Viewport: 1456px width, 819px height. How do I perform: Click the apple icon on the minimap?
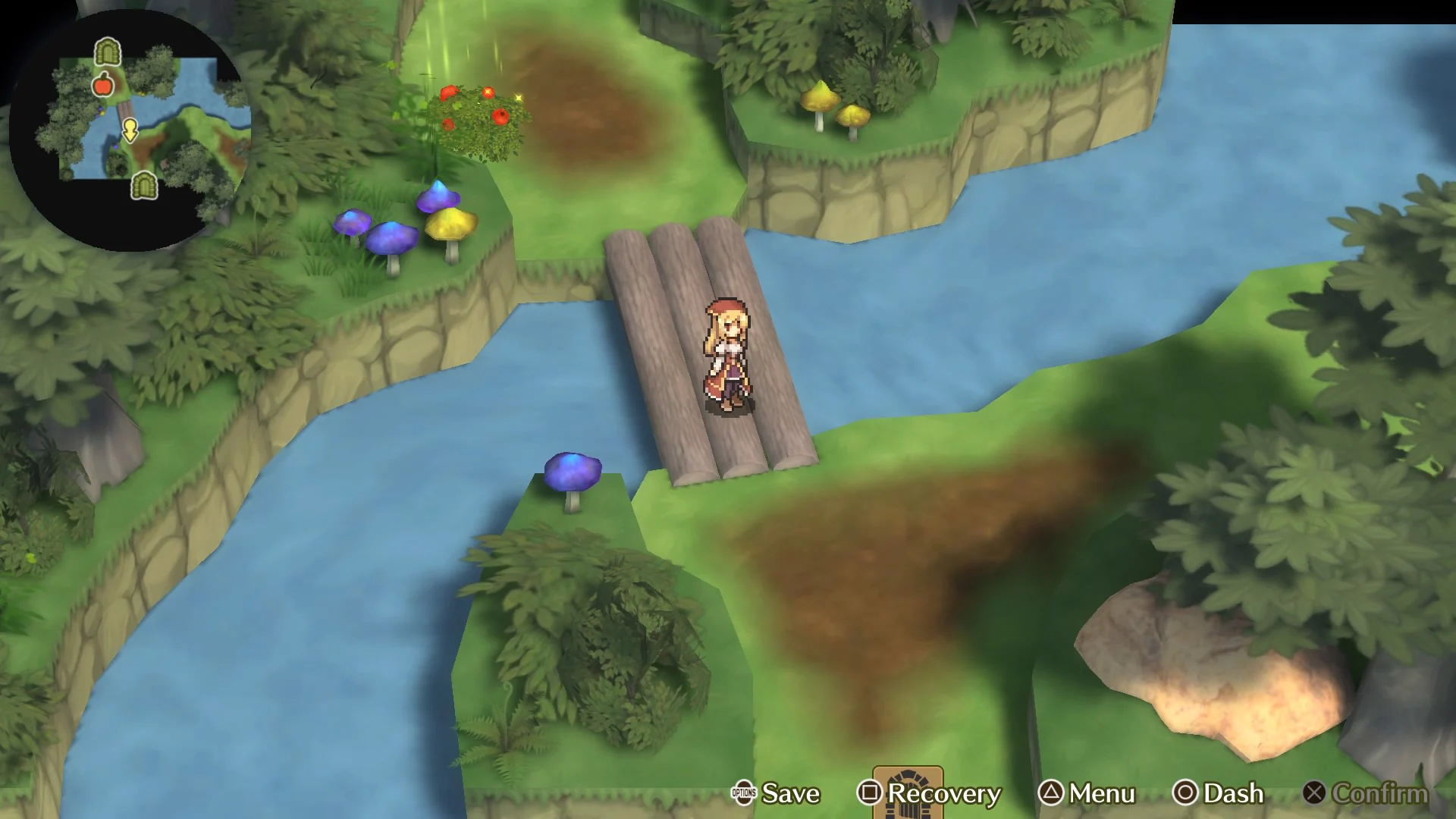click(x=102, y=86)
